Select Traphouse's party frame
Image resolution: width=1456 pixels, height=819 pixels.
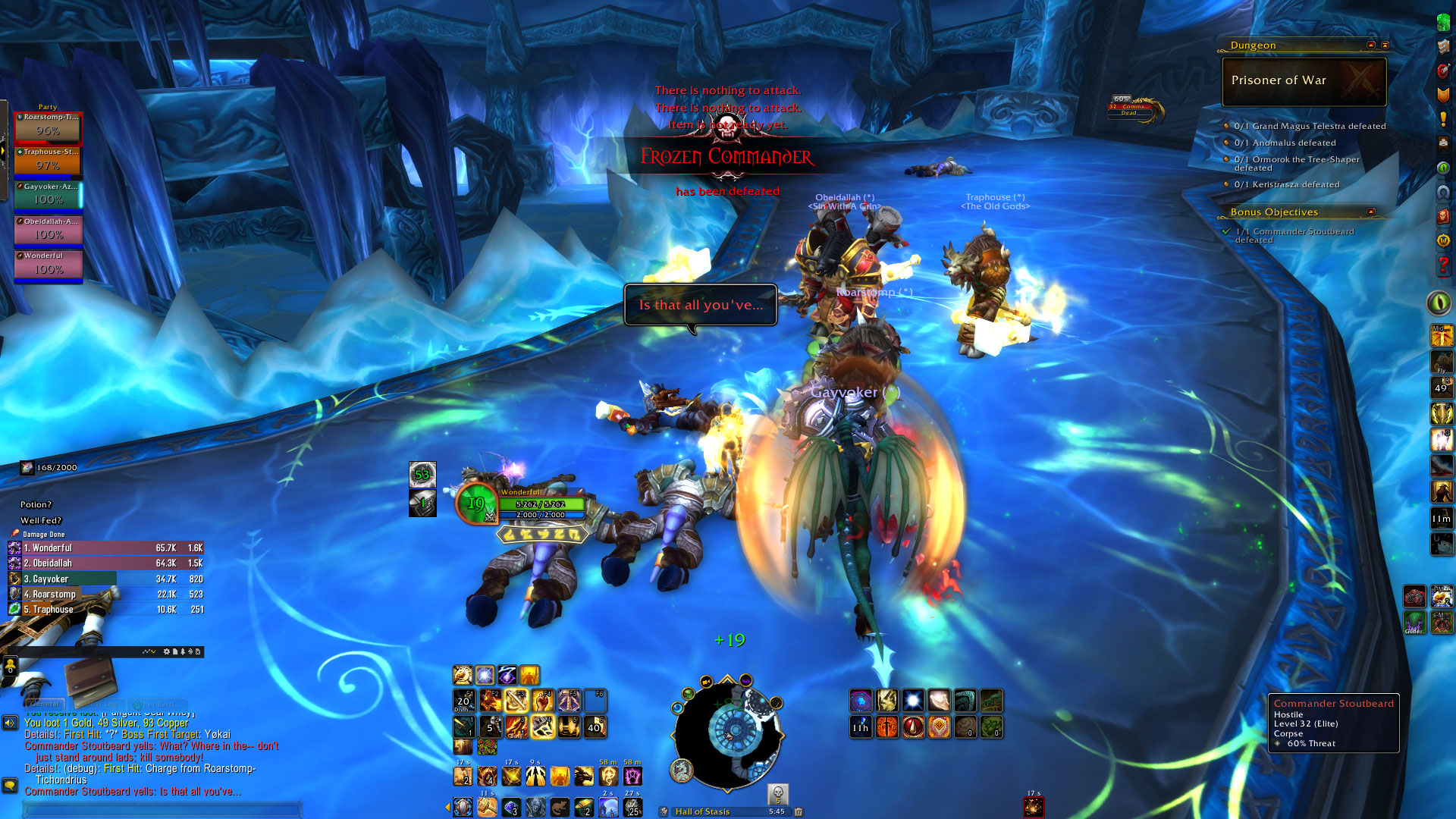click(48, 162)
